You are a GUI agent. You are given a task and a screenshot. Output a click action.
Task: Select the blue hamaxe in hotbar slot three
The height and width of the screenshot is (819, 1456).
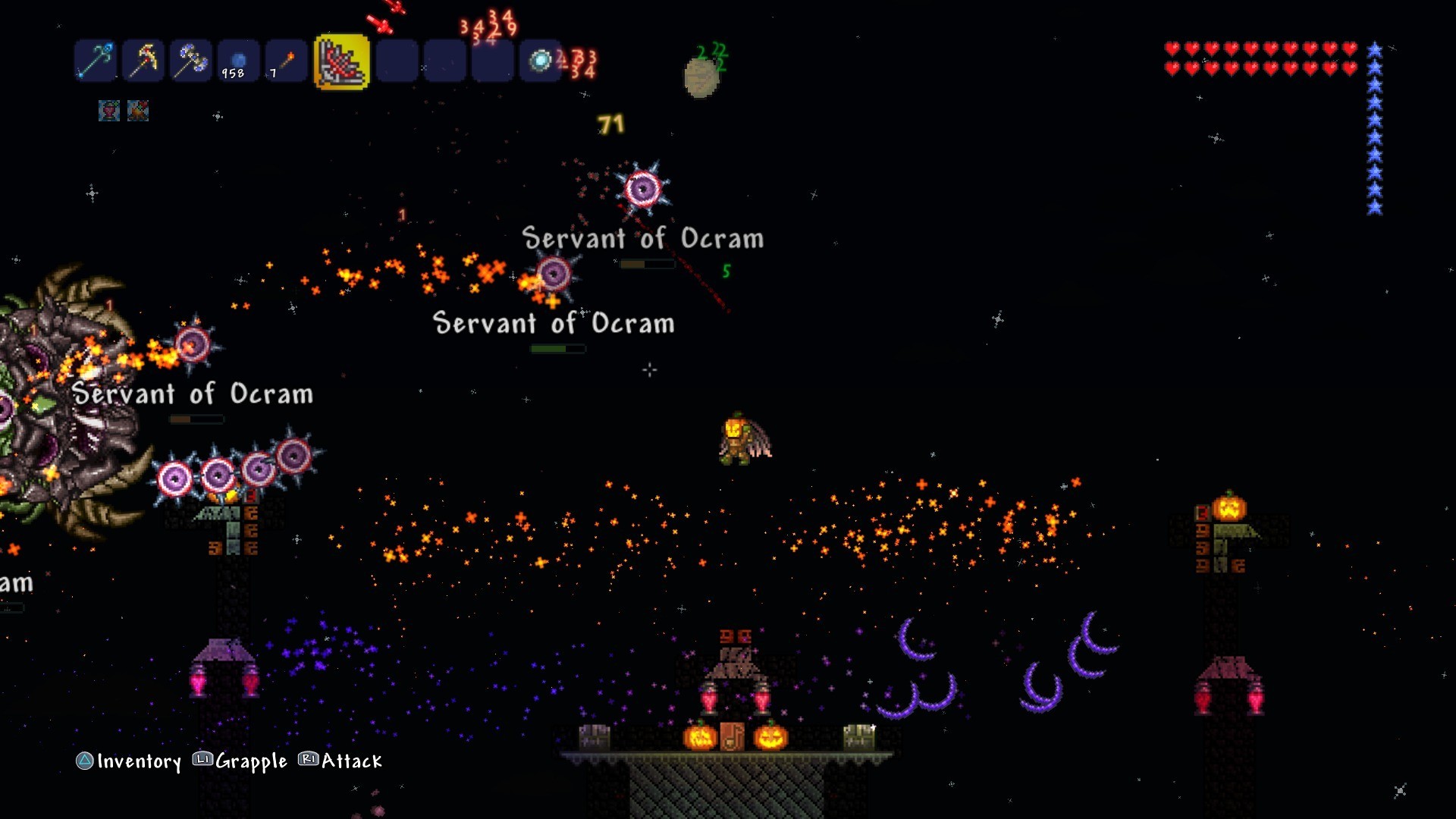190,61
